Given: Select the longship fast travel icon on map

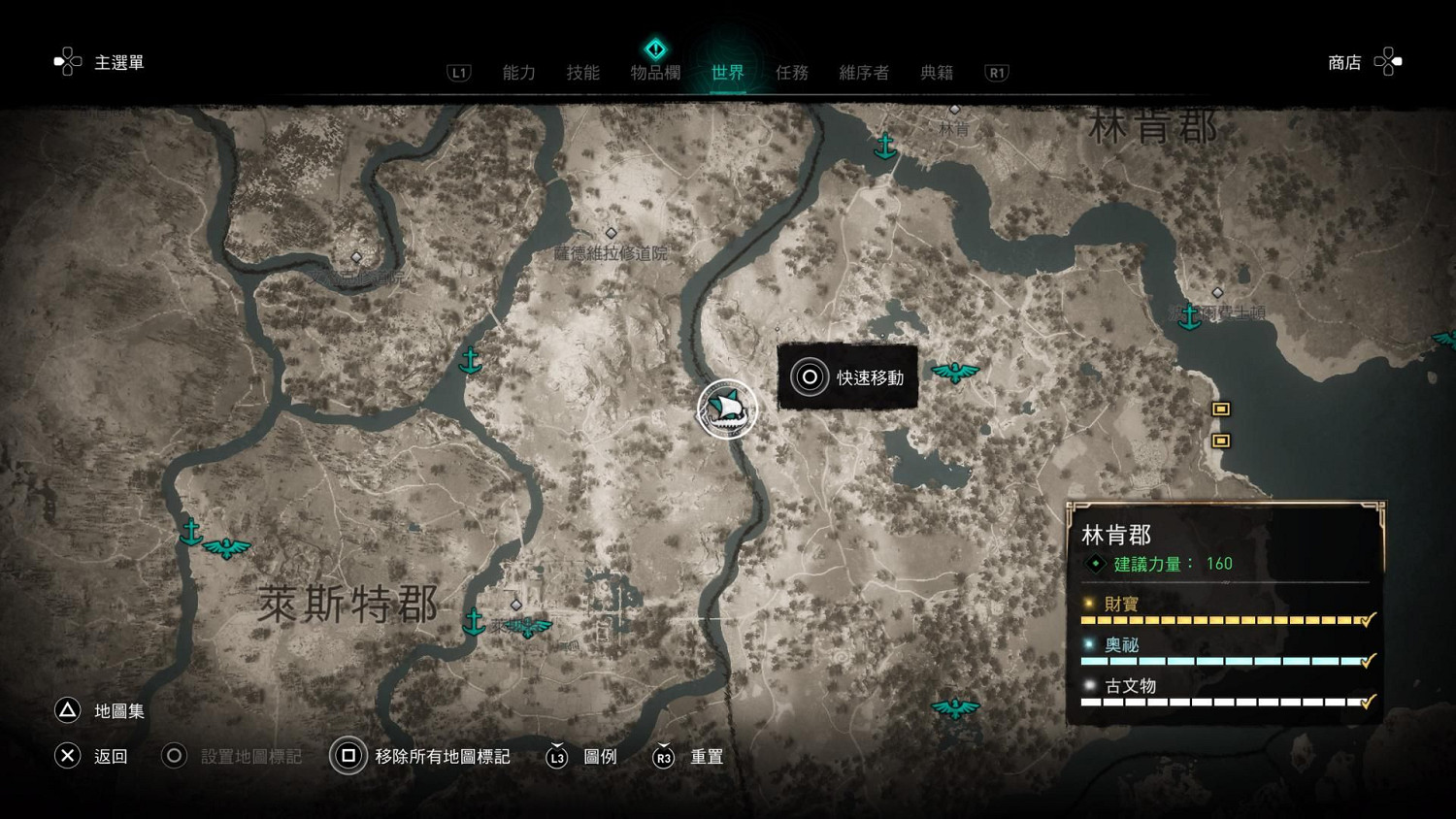Looking at the screenshot, I should 726,409.
